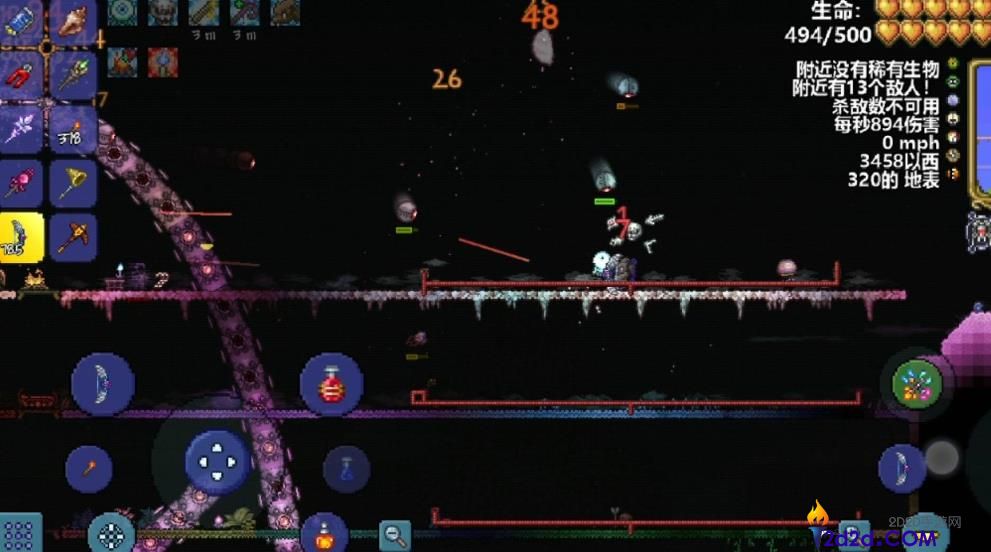Tap the green quick-buff button
991x552 pixels.
(x=917, y=381)
